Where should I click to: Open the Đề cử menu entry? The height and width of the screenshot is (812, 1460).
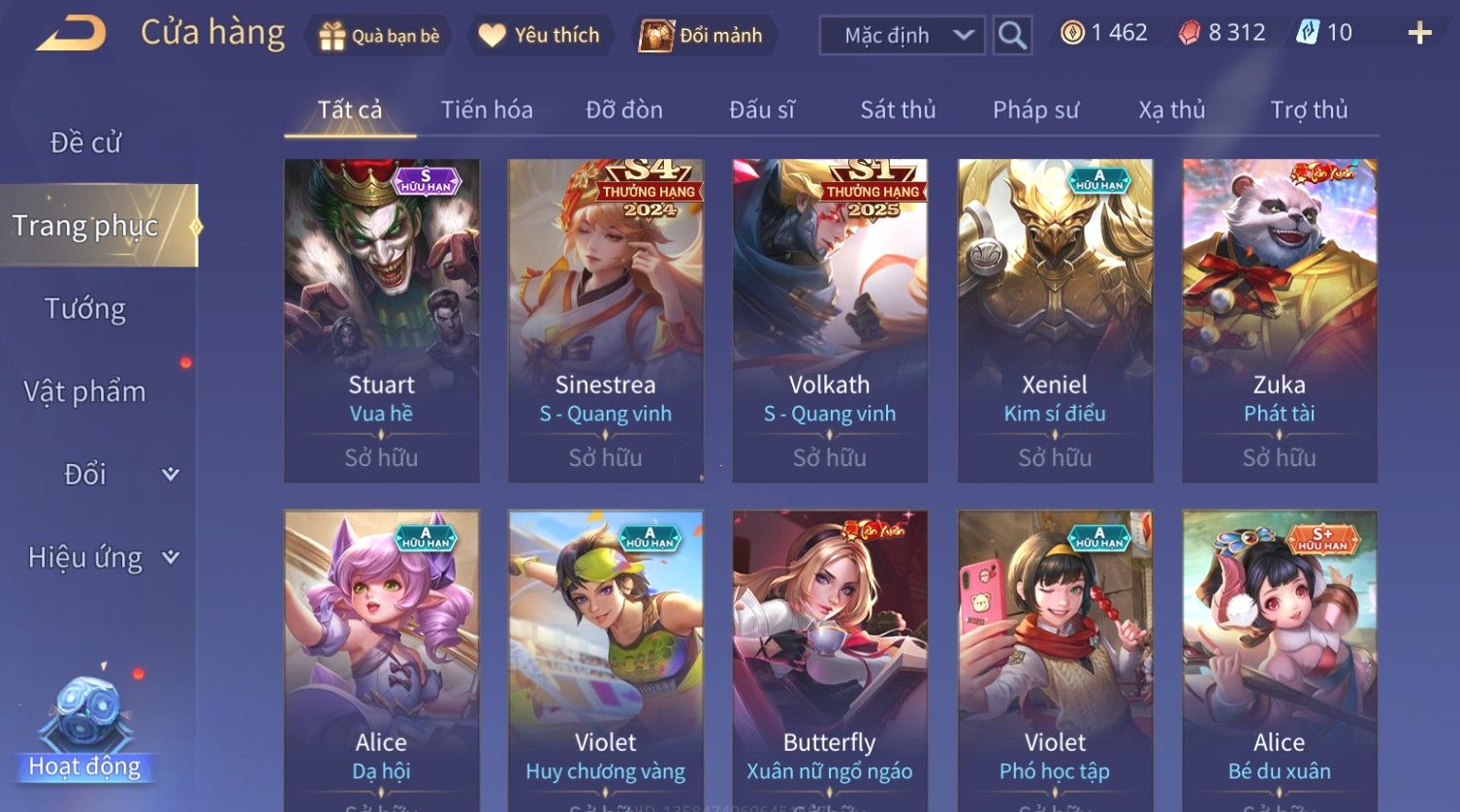(85, 143)
